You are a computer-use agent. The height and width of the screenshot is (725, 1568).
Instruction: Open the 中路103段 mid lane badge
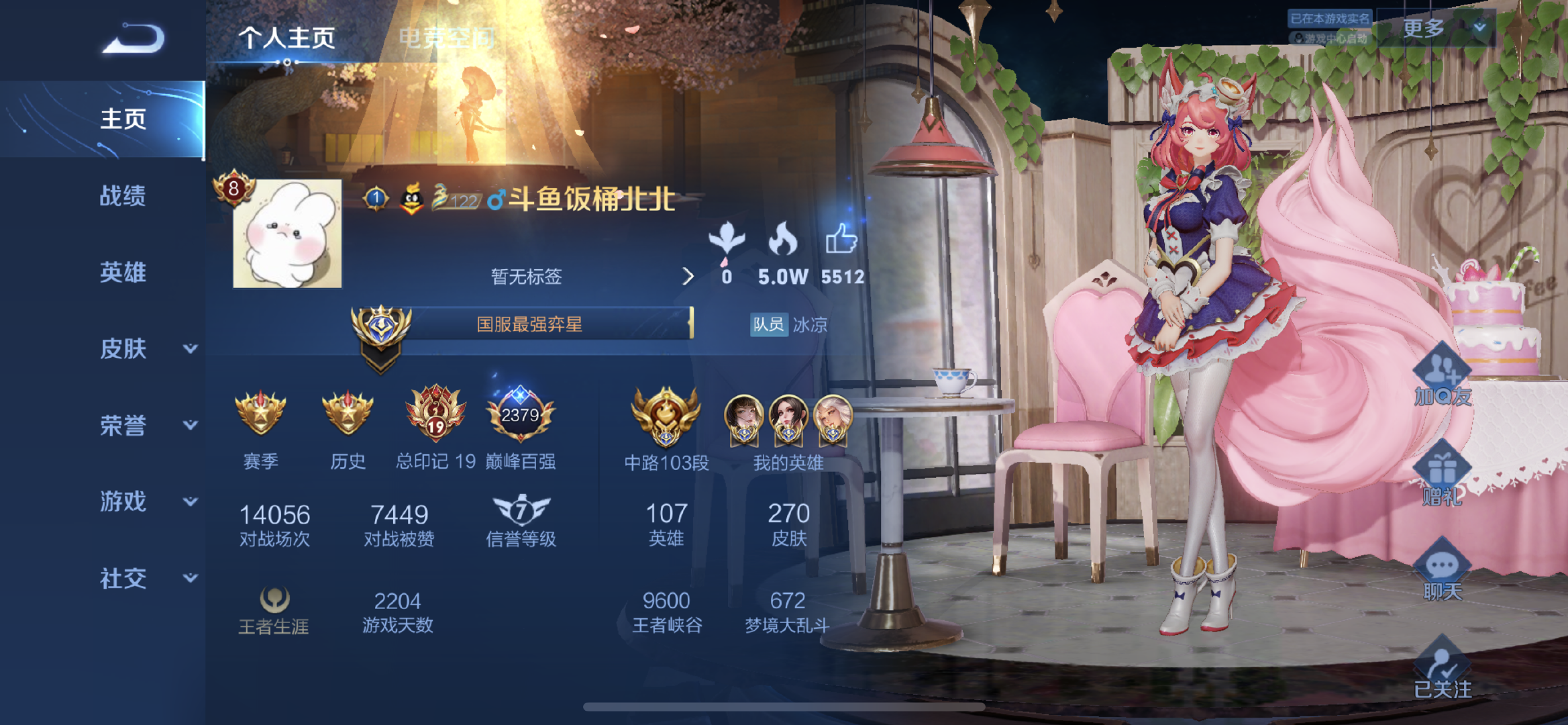666,416
